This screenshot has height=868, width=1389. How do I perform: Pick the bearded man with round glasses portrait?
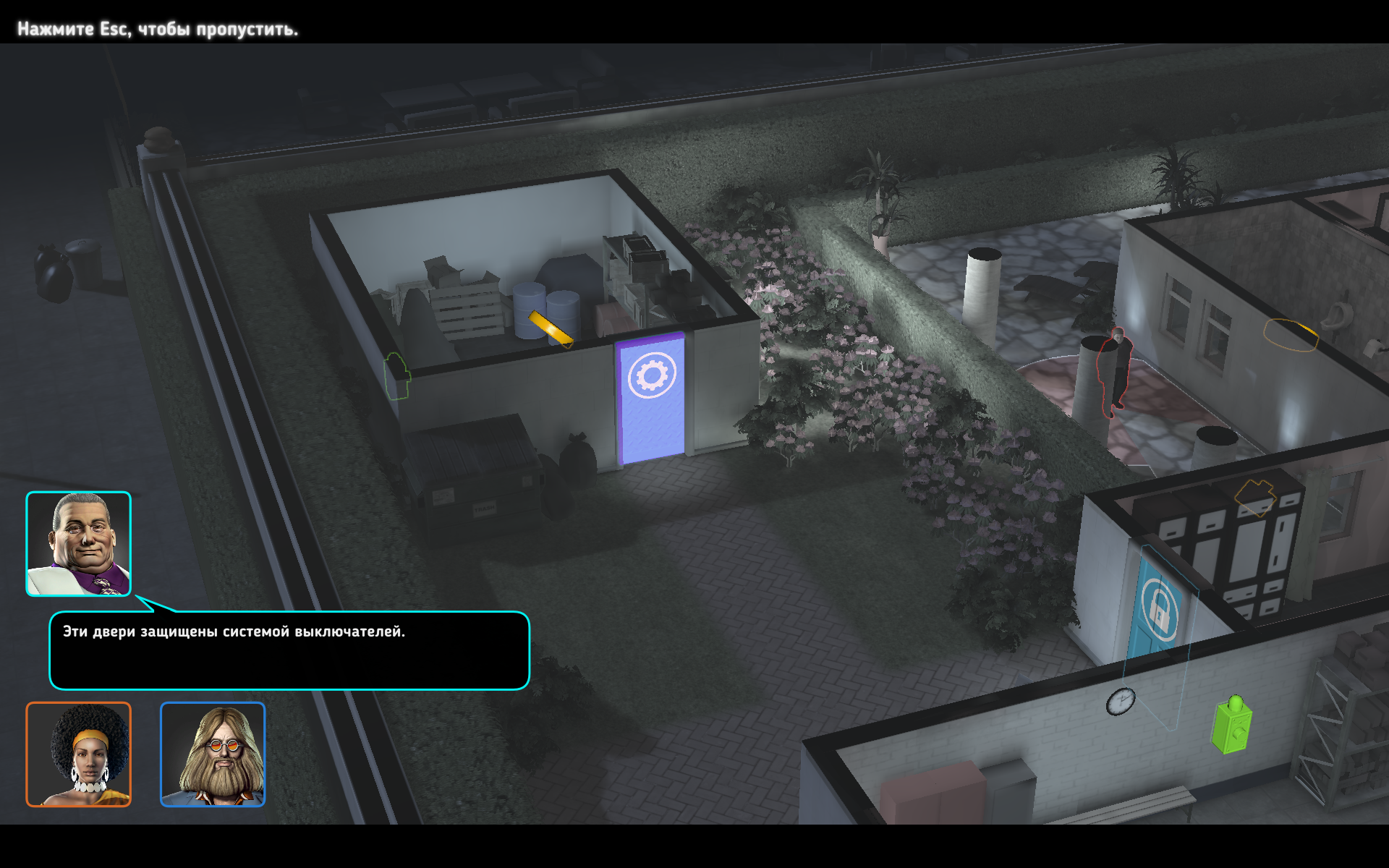(213, 754)
